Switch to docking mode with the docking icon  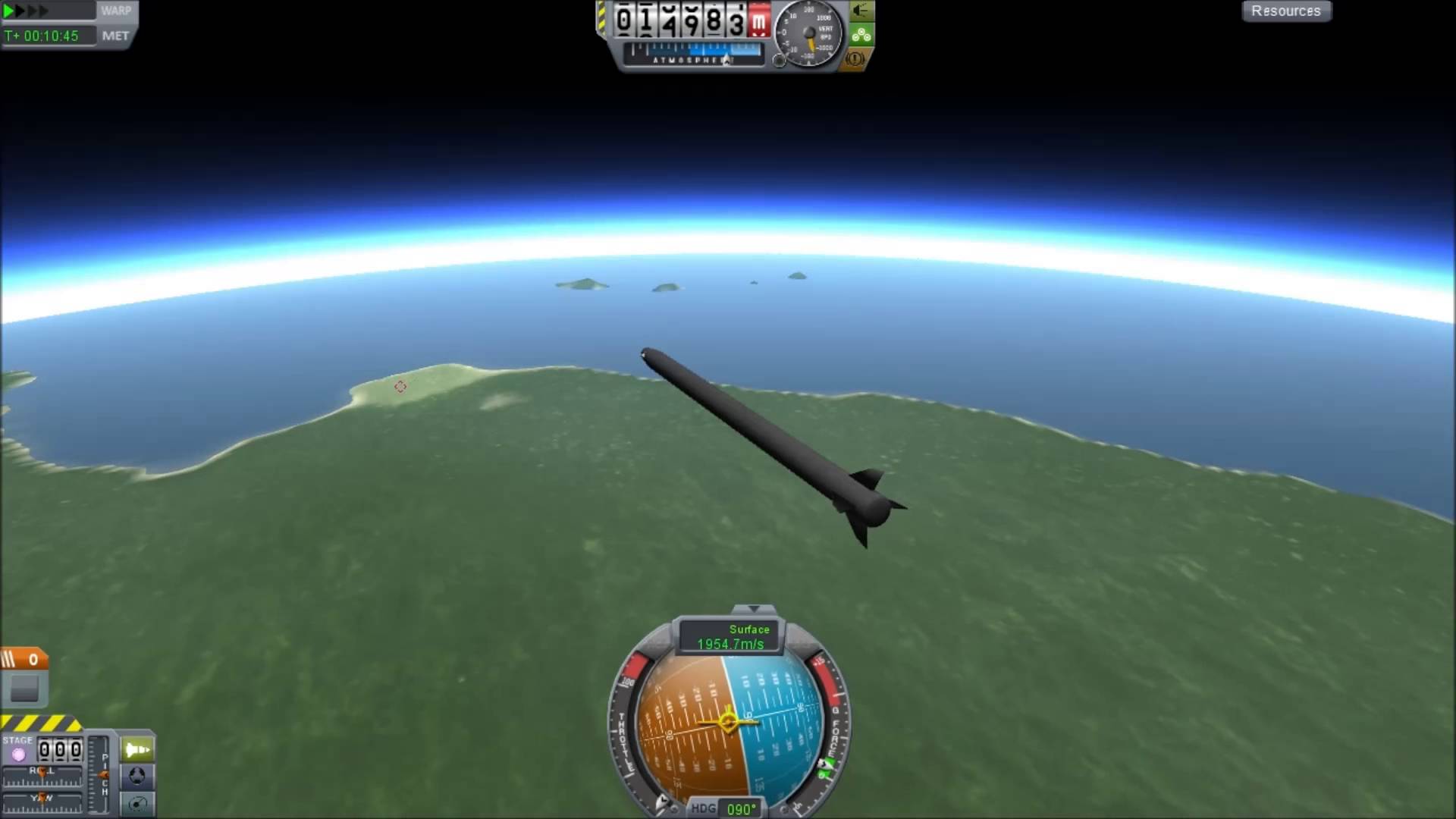click(136, 776)
